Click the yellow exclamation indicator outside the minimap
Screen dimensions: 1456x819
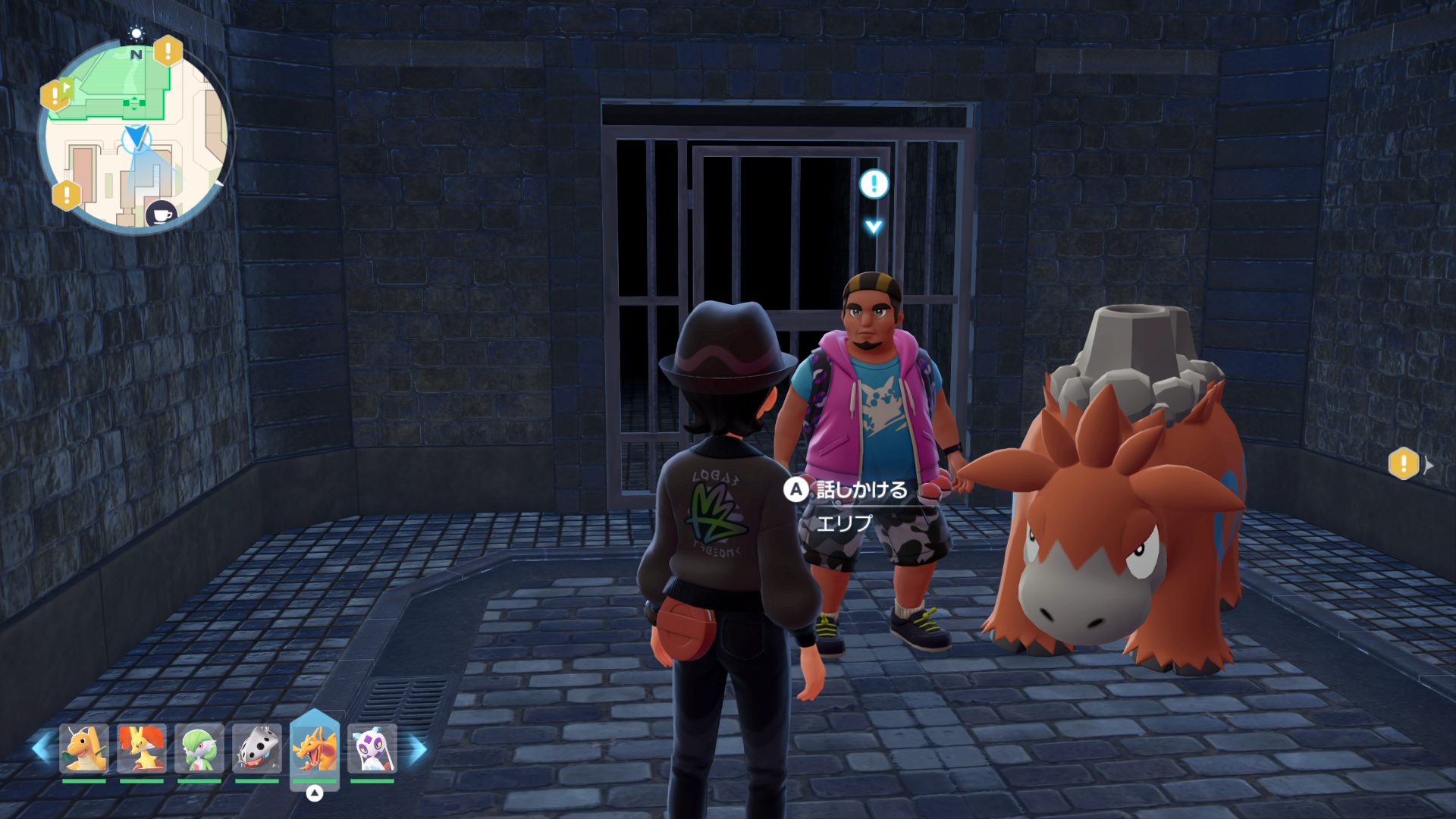click(x=1403, y=463)
